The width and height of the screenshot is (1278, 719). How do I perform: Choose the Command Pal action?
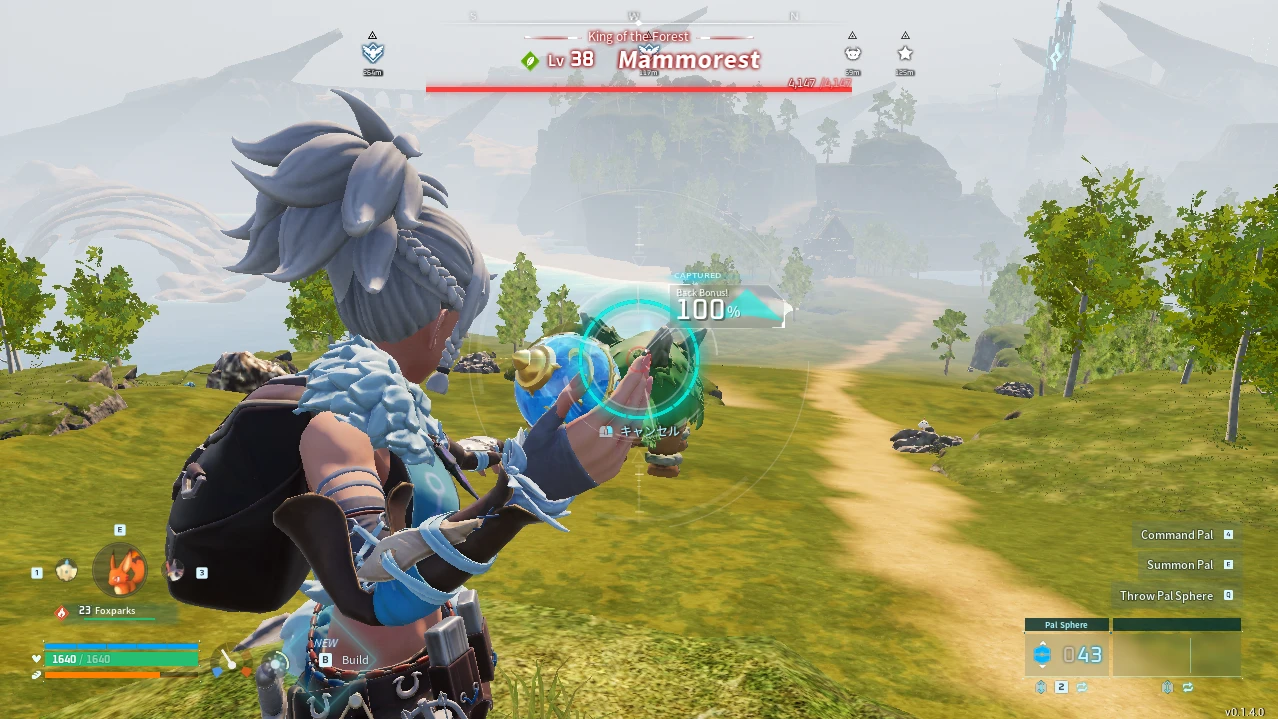(1177, 535)
